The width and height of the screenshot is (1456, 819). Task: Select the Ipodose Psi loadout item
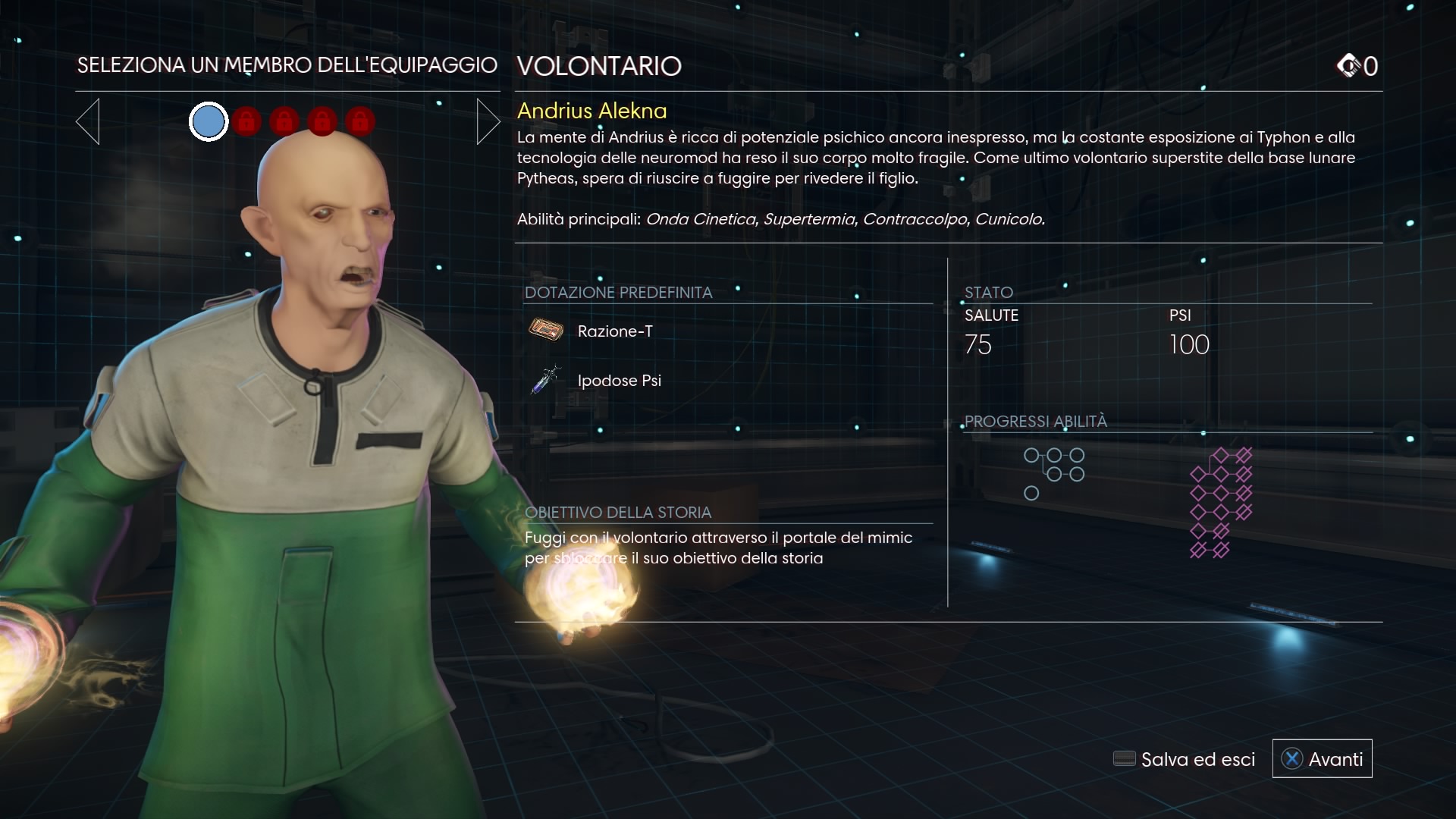(619, 381)
